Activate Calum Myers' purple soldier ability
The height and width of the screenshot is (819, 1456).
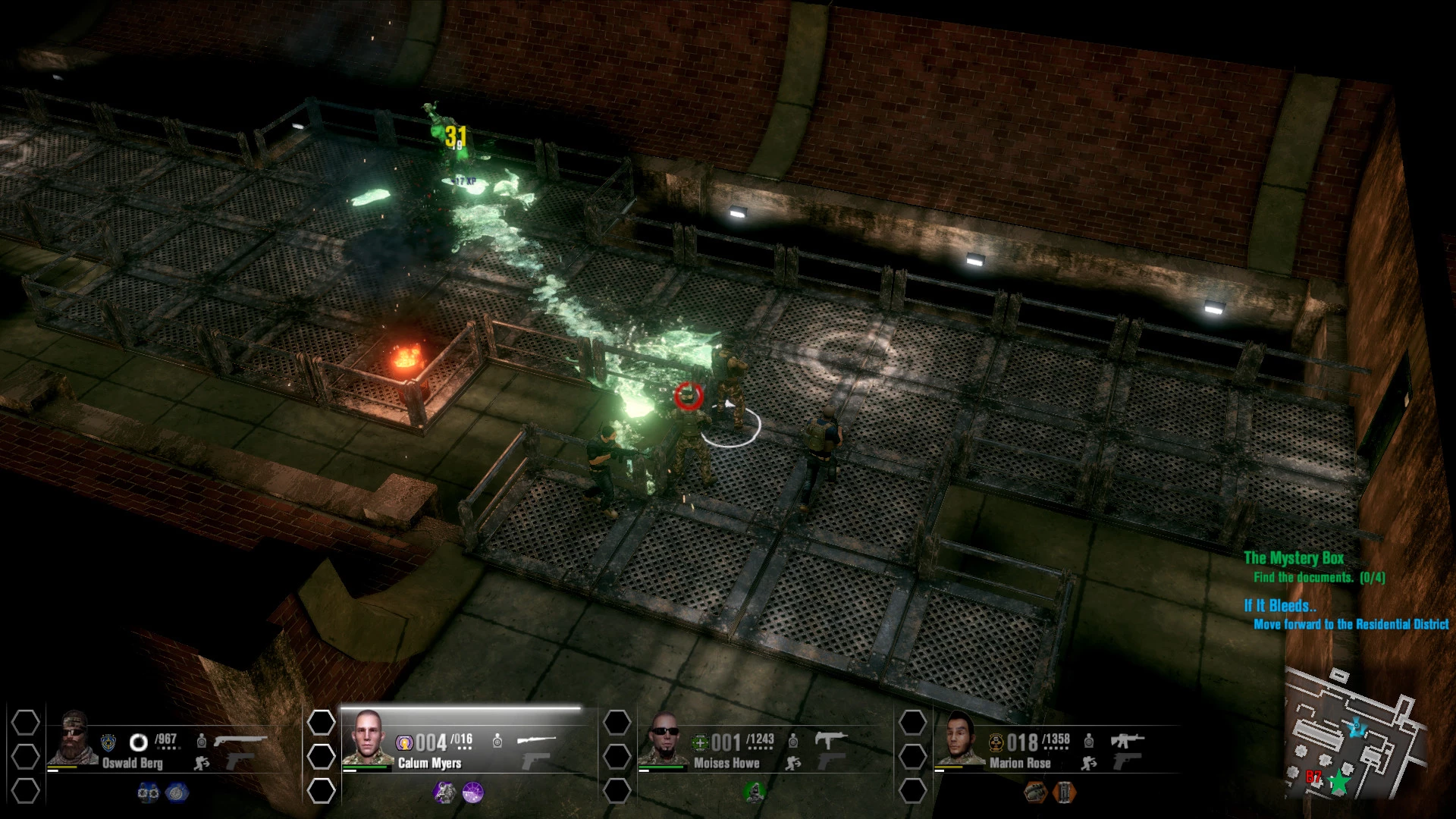[x=444, y=792]
